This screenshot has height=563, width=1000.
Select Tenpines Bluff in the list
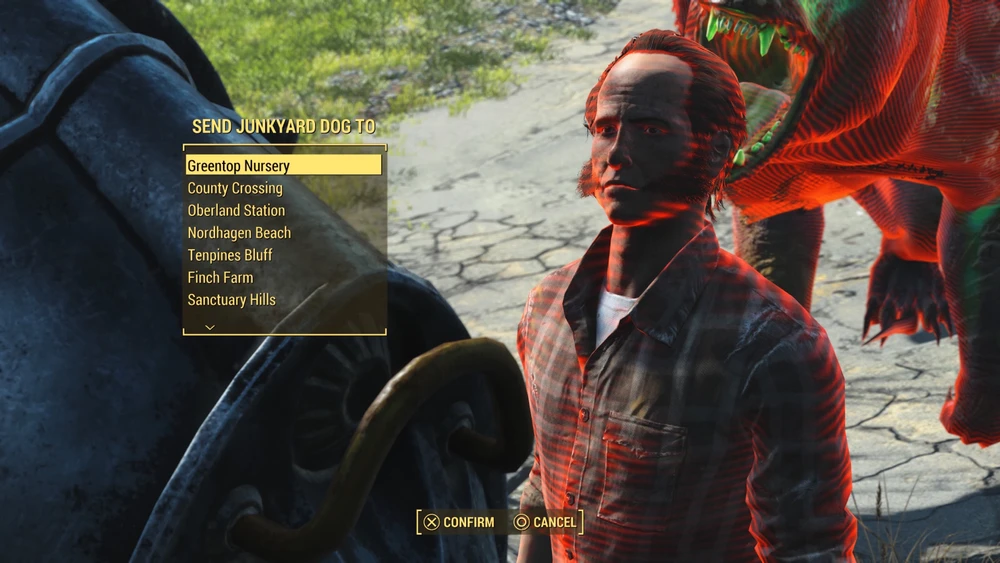230,255
